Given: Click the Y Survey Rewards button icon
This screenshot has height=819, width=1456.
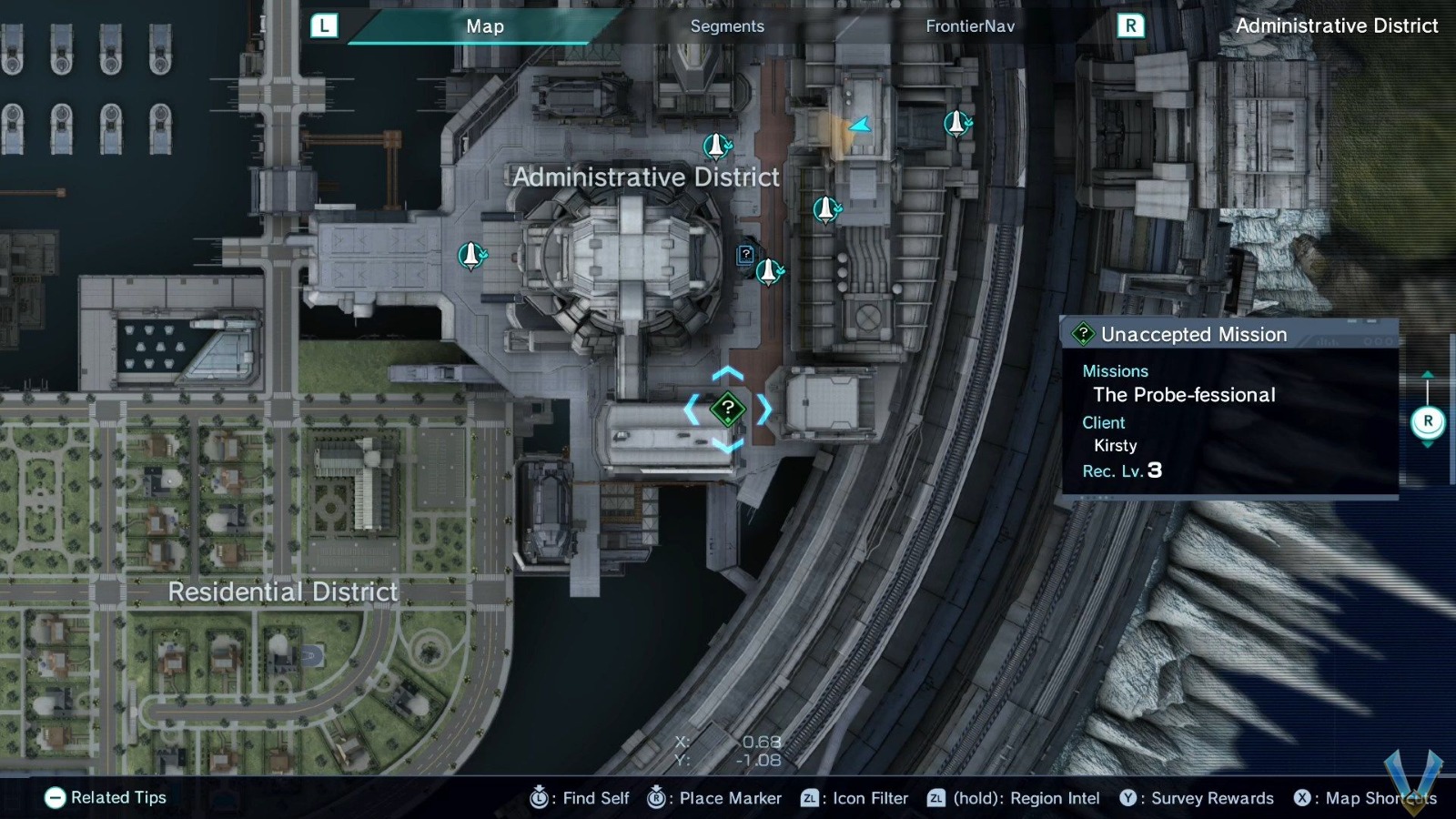Looking at the screenshot, I should 1128,798.
